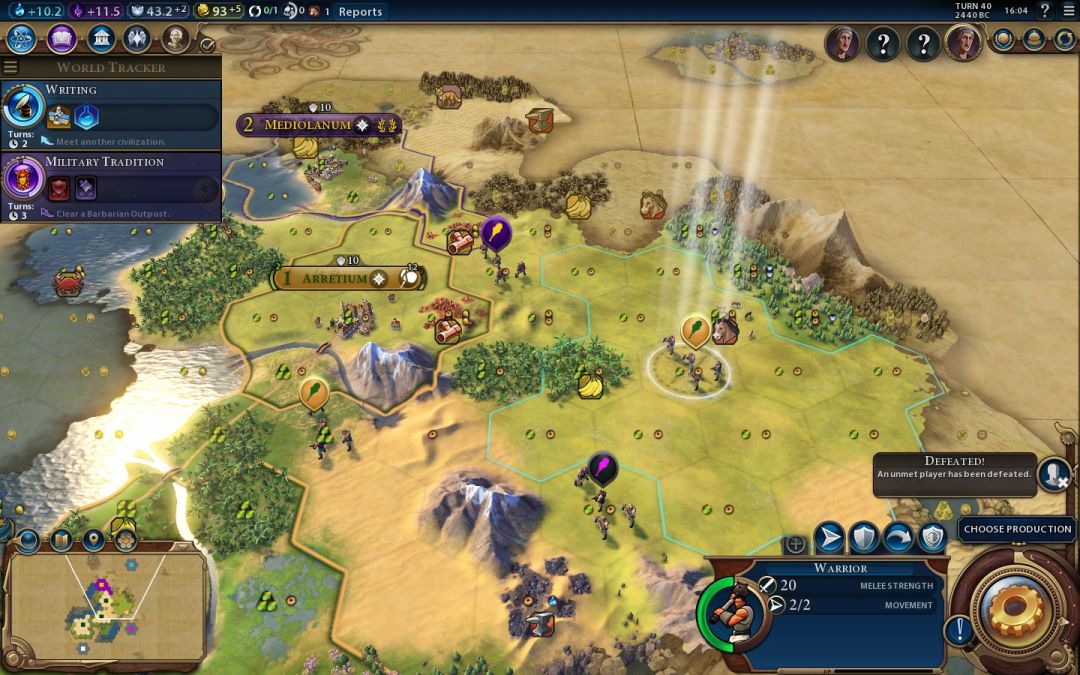Activate the Warrior's move-to arrow action
Image resolution: width=1080 pixels, height=675 pixels.
point(829,538)
